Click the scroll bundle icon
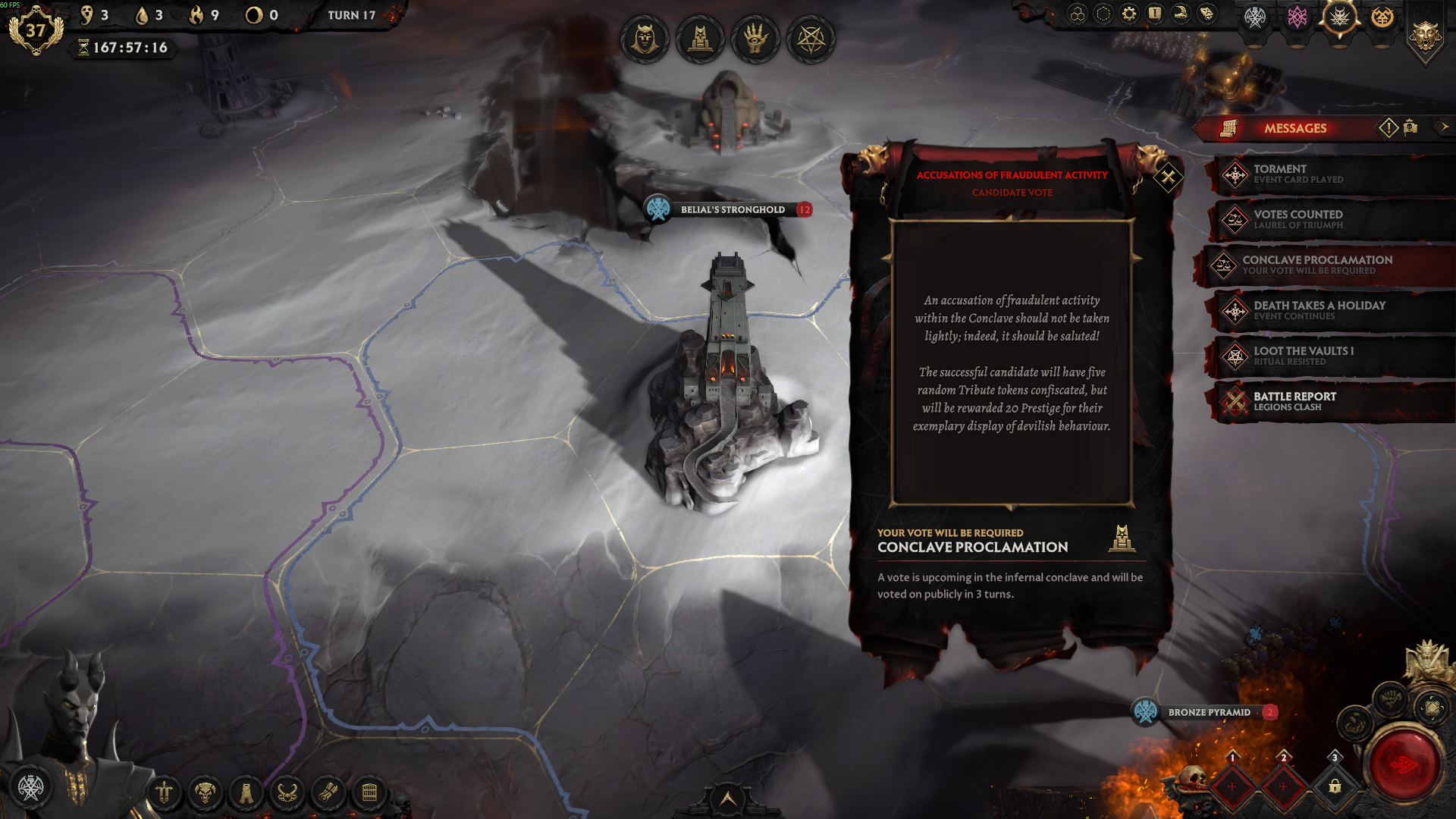The width and height of the screenshot is (1456, 819). [x=328, y=793]
